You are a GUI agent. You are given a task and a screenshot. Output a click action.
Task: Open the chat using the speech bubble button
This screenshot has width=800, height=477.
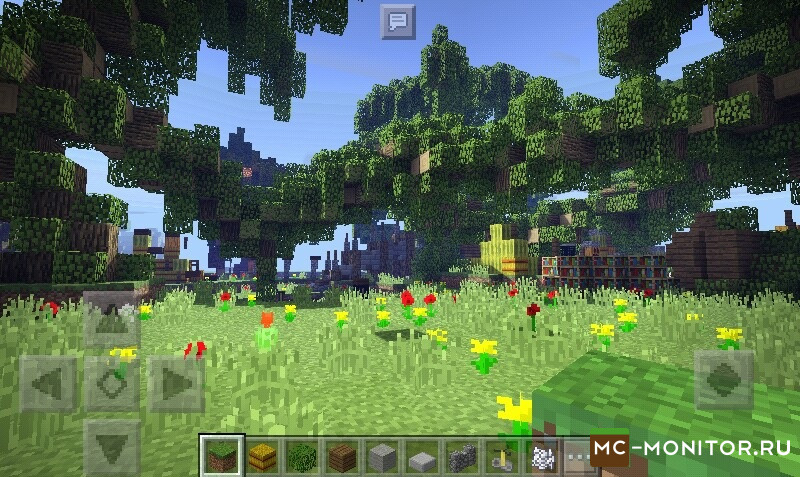click(x=398, y=21)
